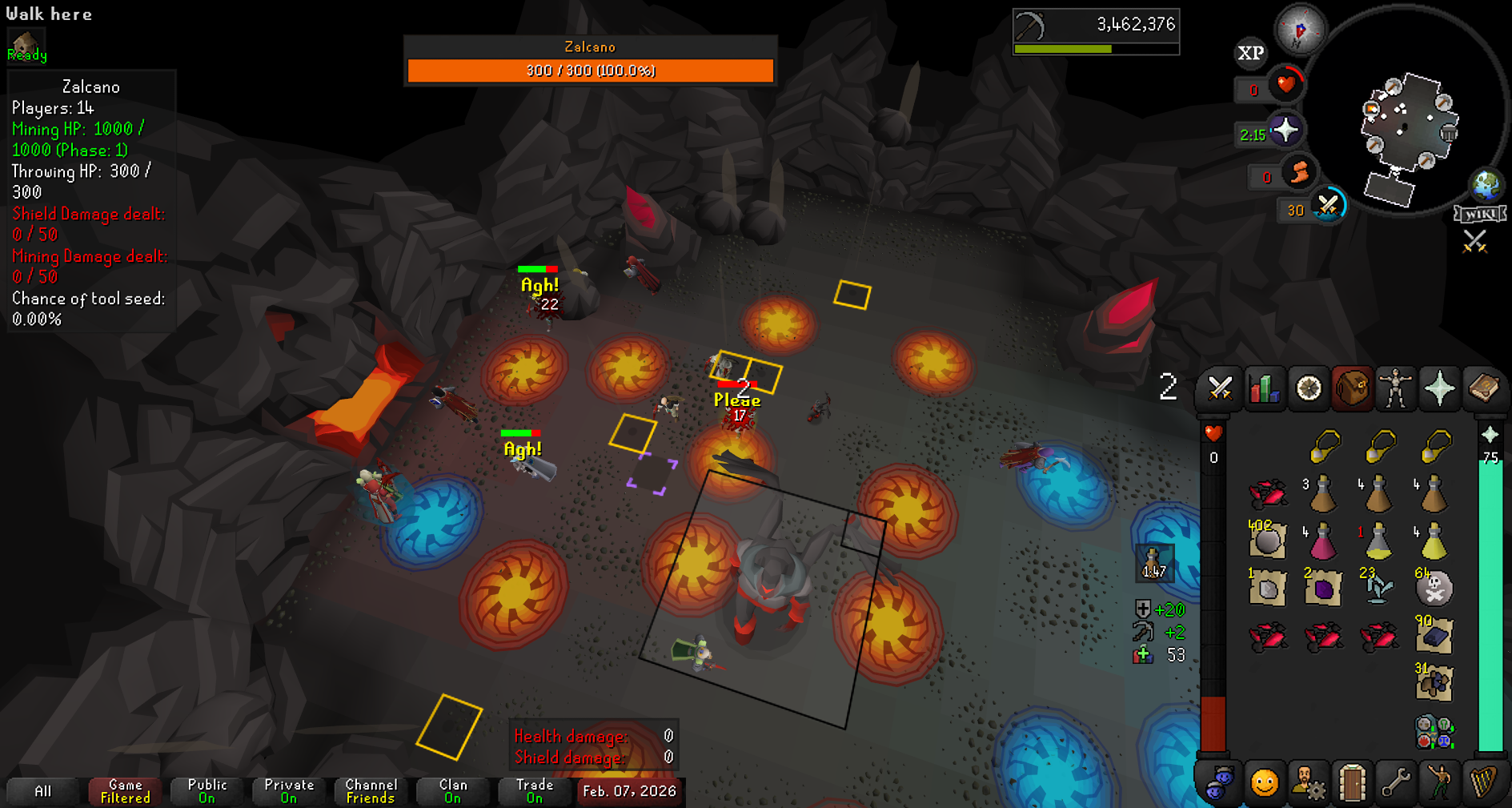Activate Quick Prayers orb

tap(1285, 130)
